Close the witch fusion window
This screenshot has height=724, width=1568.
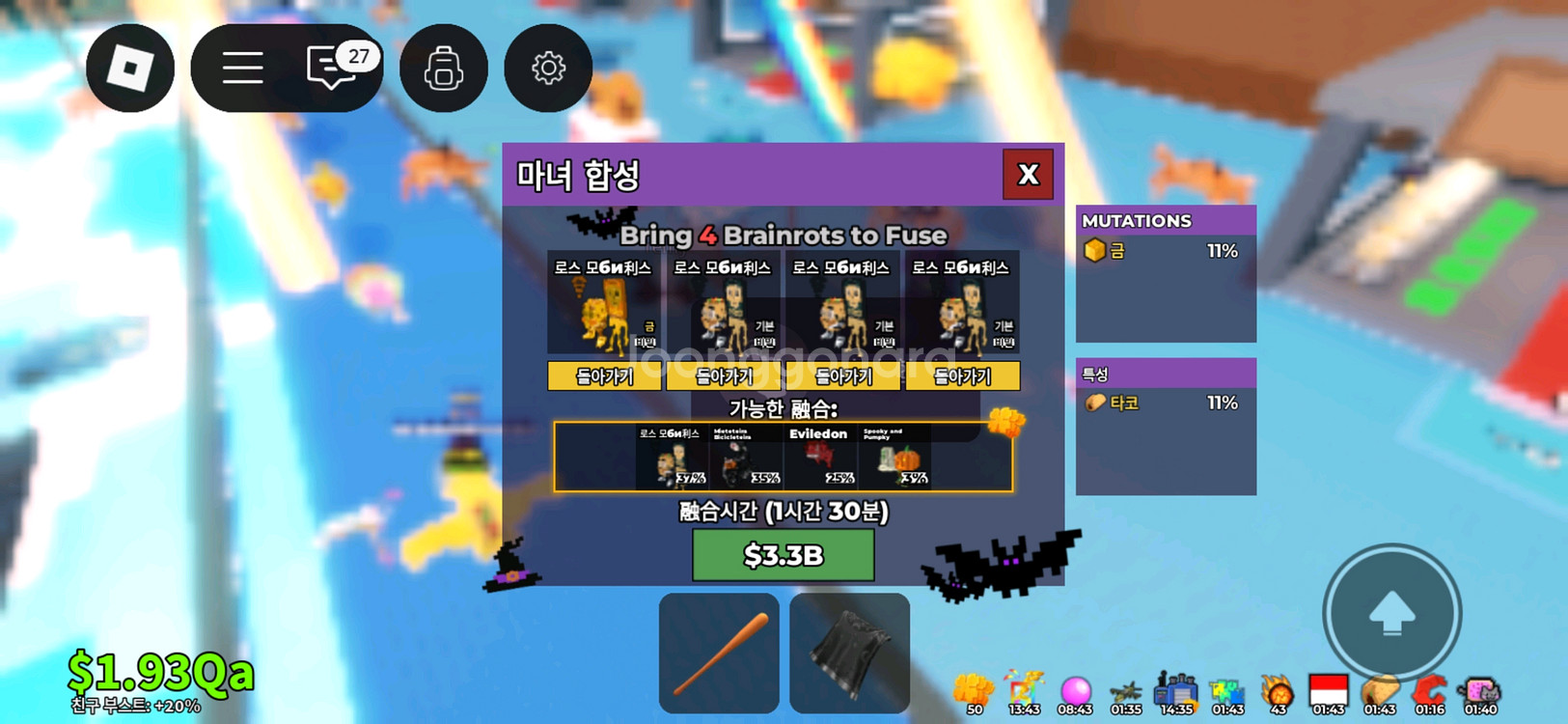click(x=1028, y=175)
